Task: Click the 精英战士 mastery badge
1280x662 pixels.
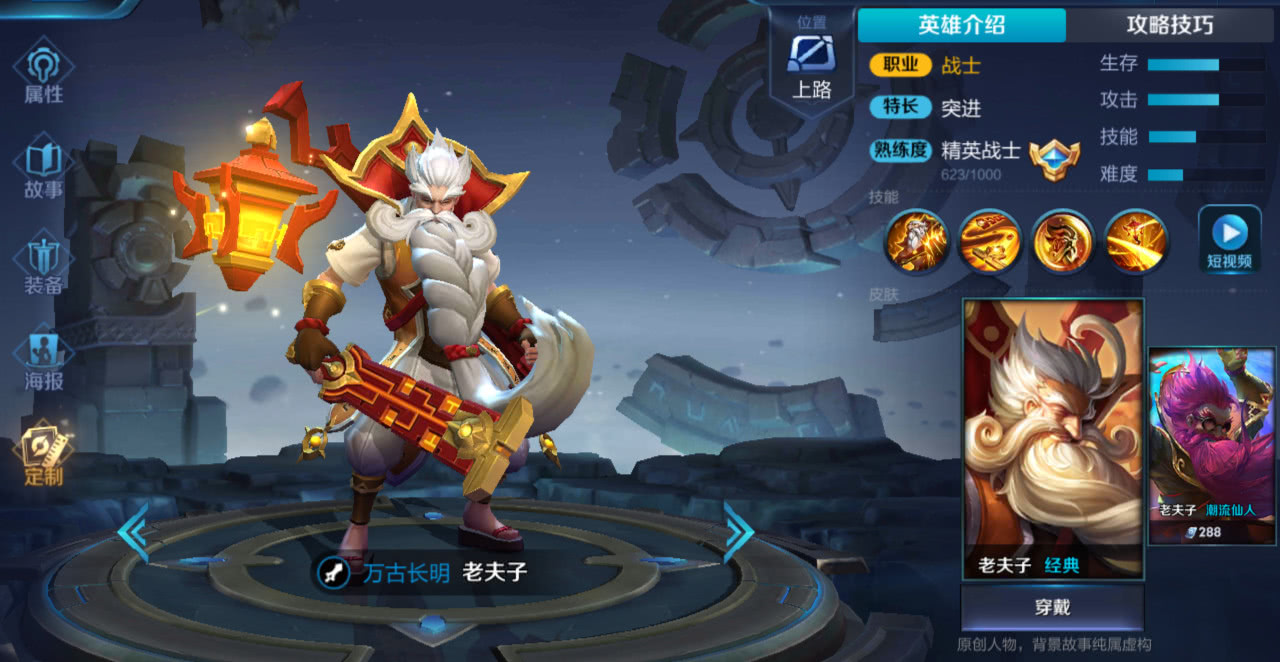Action: [x=1054, y=159]
